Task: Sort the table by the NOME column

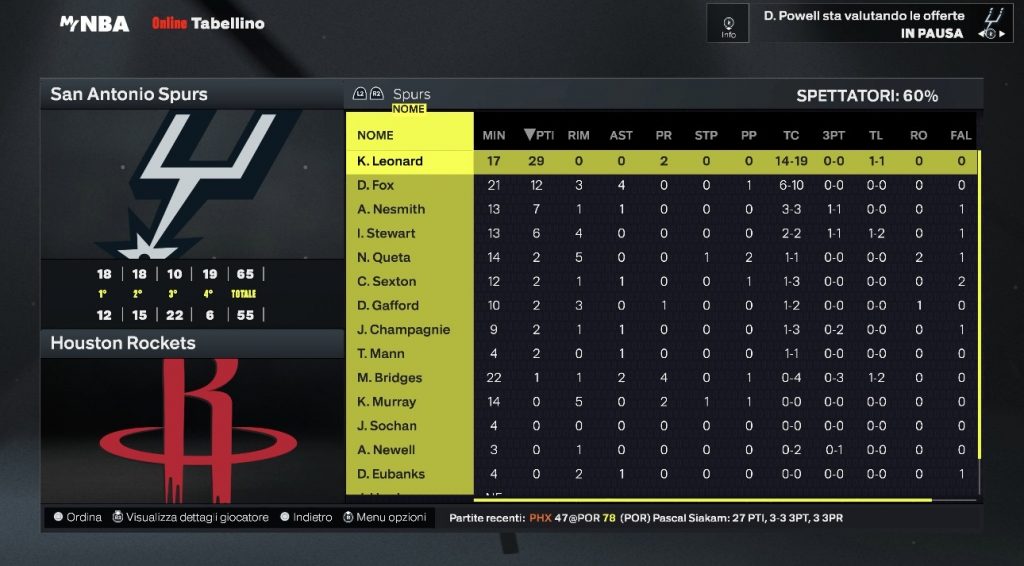Action: pos(376,135)
